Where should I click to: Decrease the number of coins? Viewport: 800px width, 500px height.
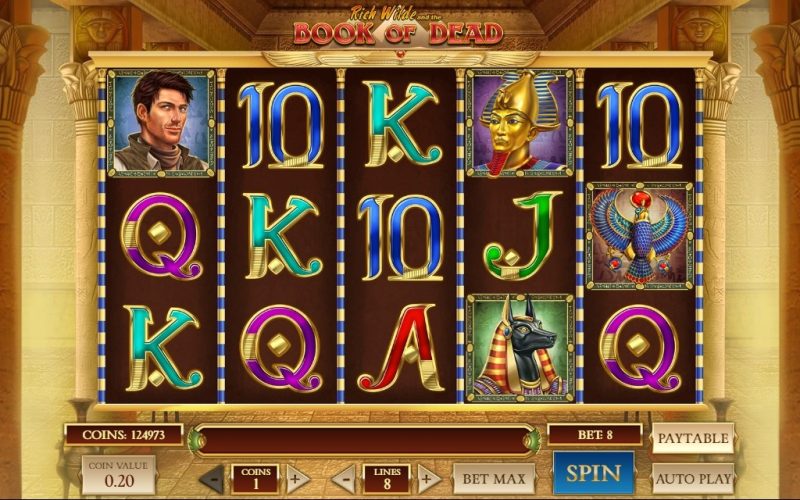pos(212,478)
